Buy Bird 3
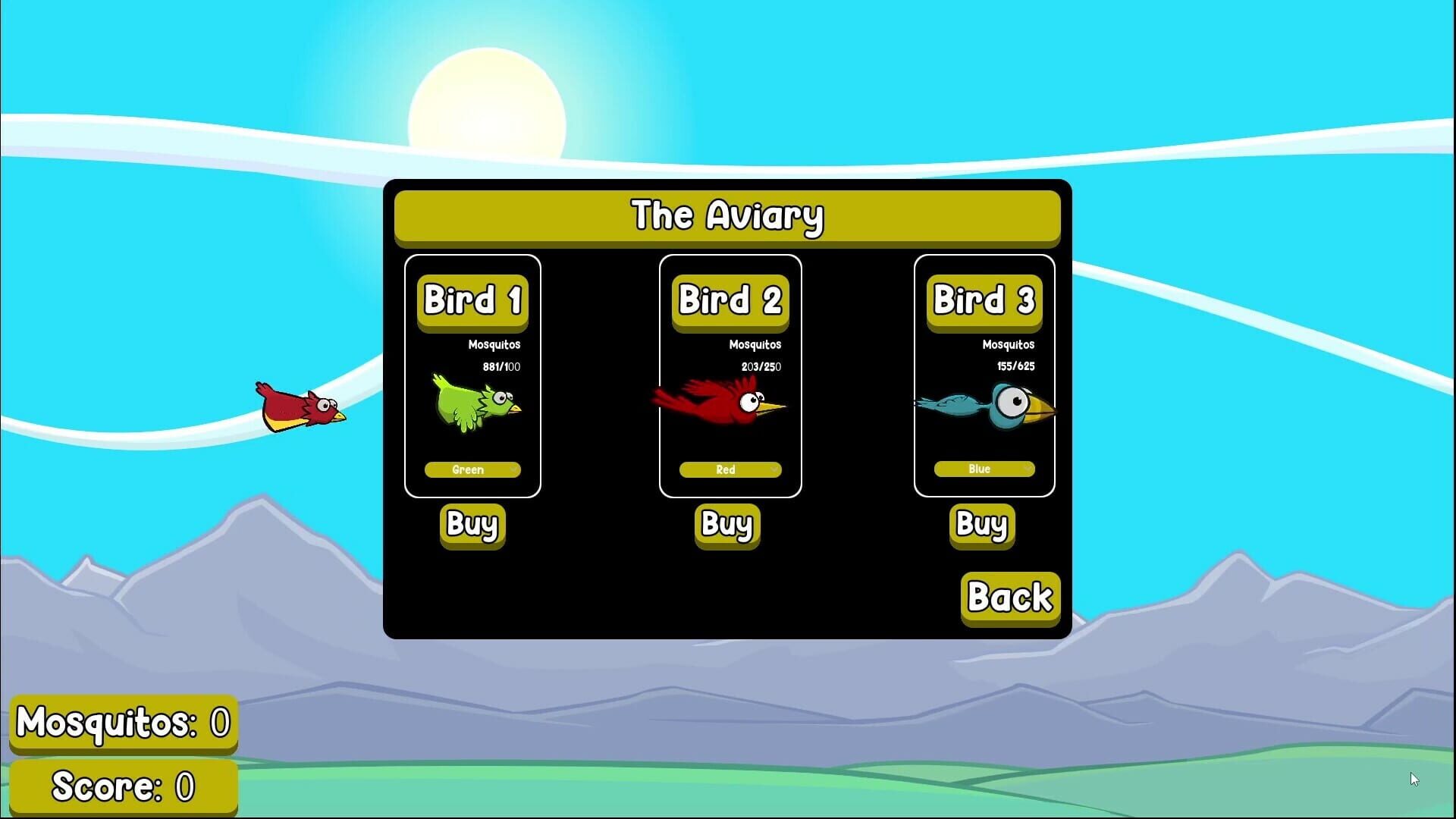This screenshot has width=1456, height=819. pos(981,525)
